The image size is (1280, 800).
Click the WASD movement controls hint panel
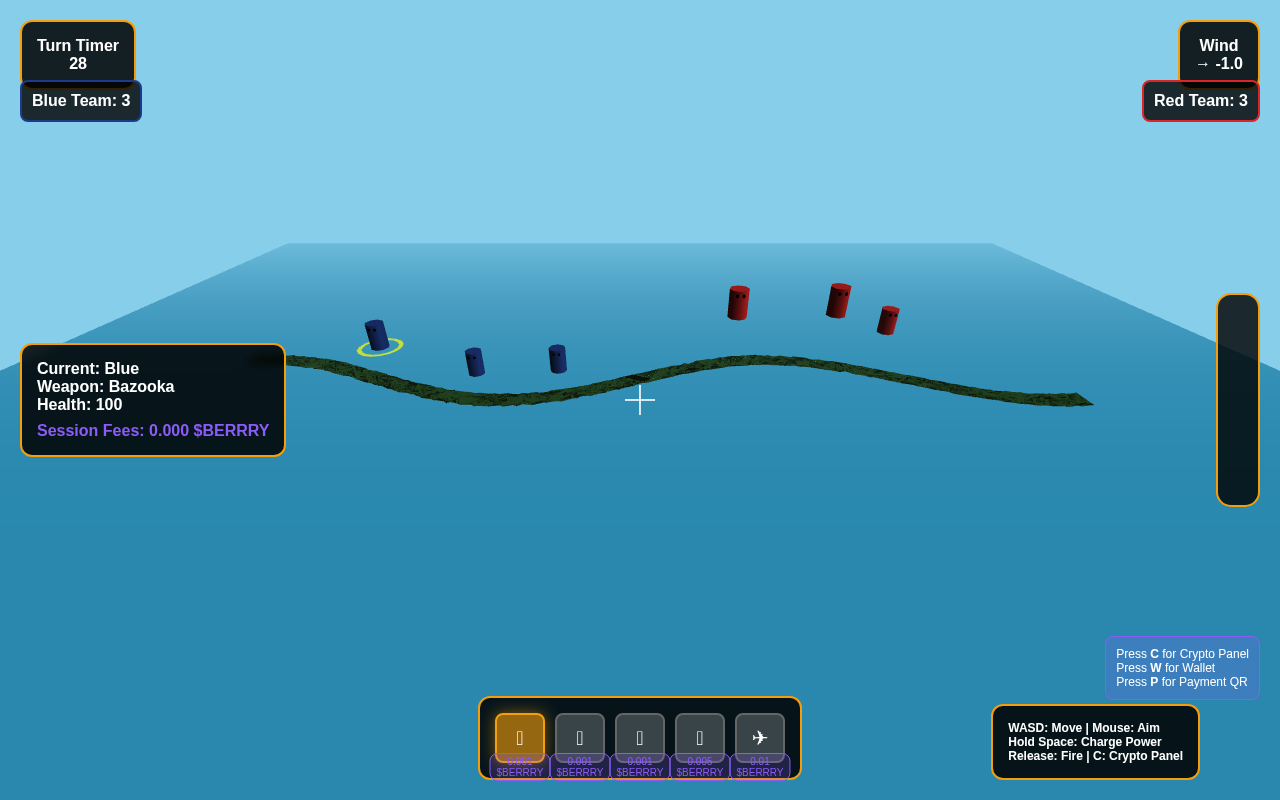1095,741
